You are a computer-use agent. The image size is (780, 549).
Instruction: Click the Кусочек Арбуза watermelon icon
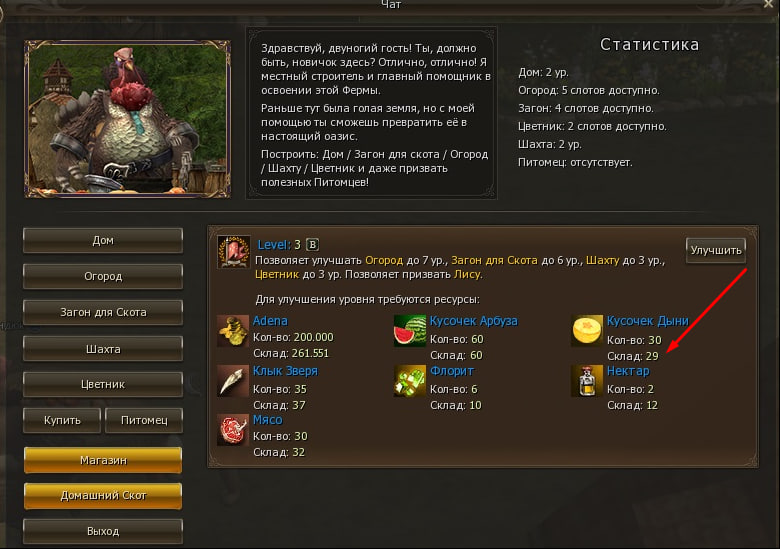coord(410,330)
